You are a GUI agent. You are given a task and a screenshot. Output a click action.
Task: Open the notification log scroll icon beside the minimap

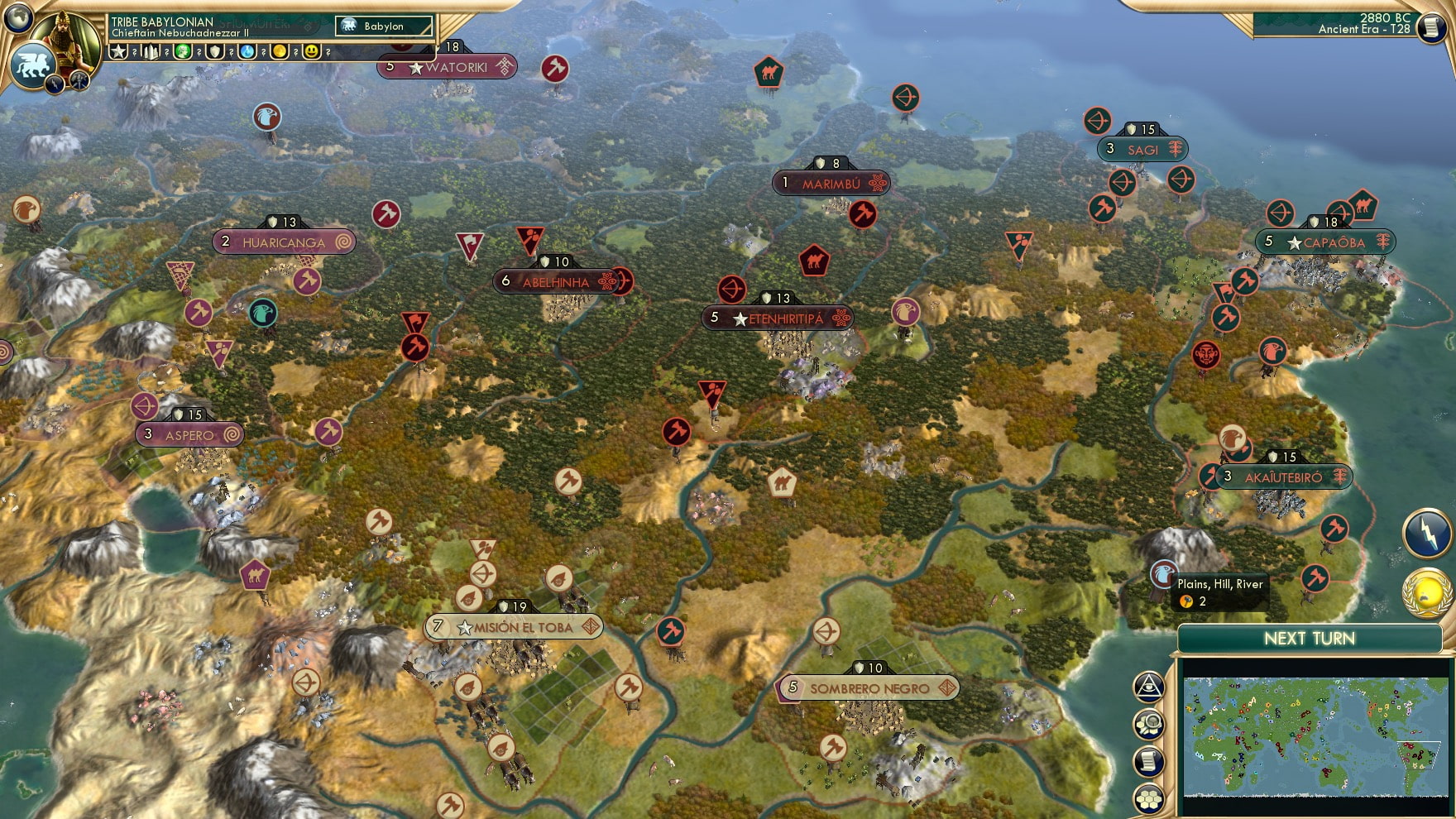1147,759
